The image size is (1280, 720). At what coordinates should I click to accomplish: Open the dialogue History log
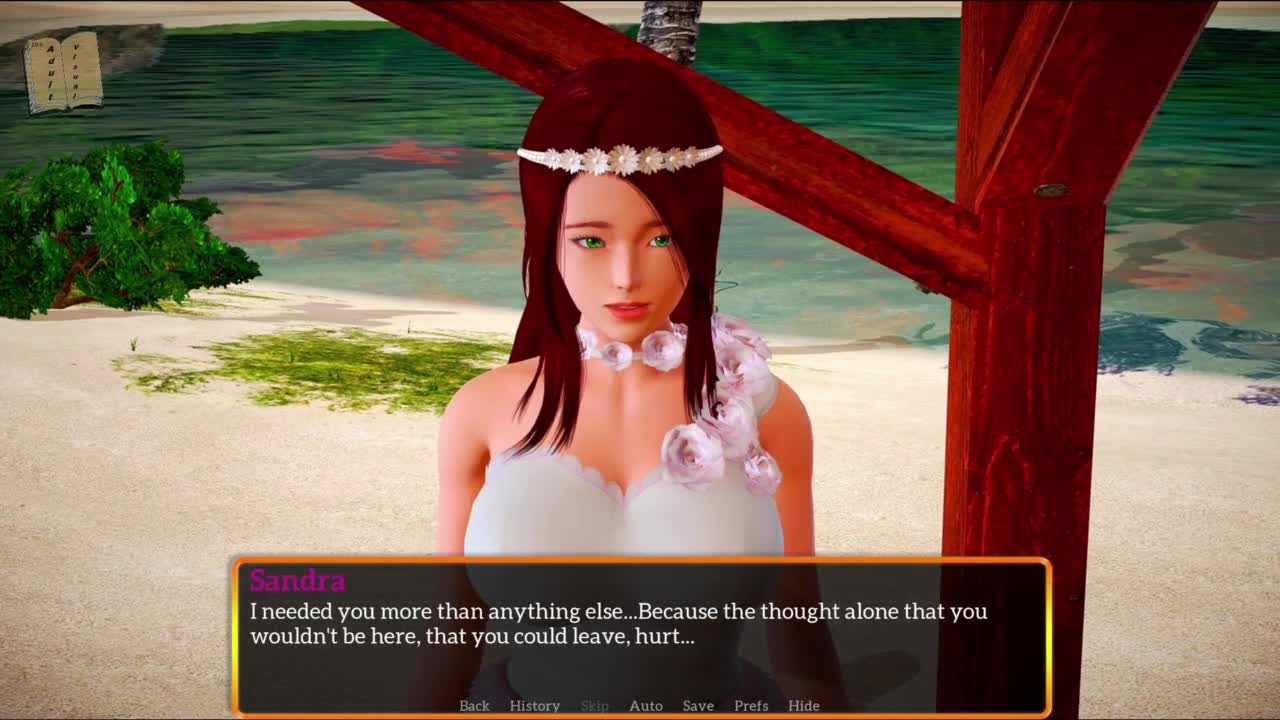coord(534,705)
